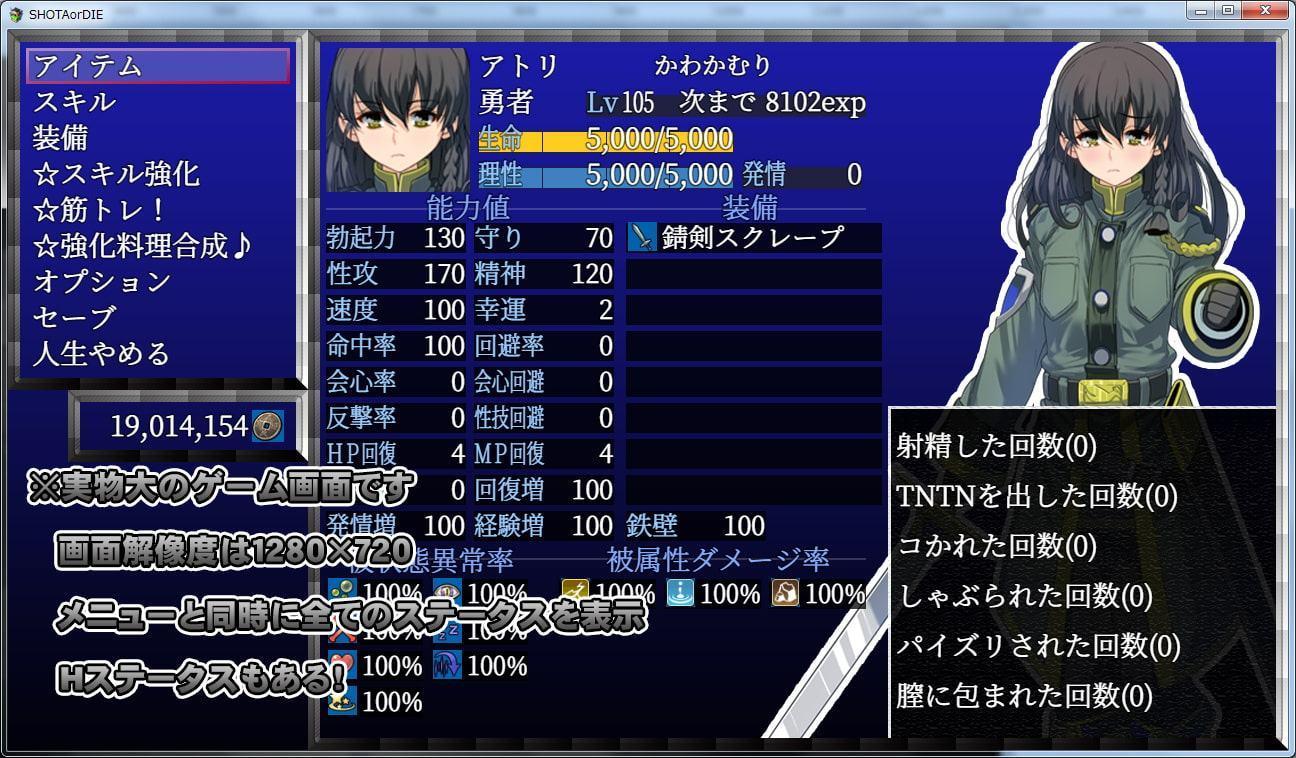Select スキル from the command menu
This screenshot has height=758, width=1296.
tap(158, 102)
